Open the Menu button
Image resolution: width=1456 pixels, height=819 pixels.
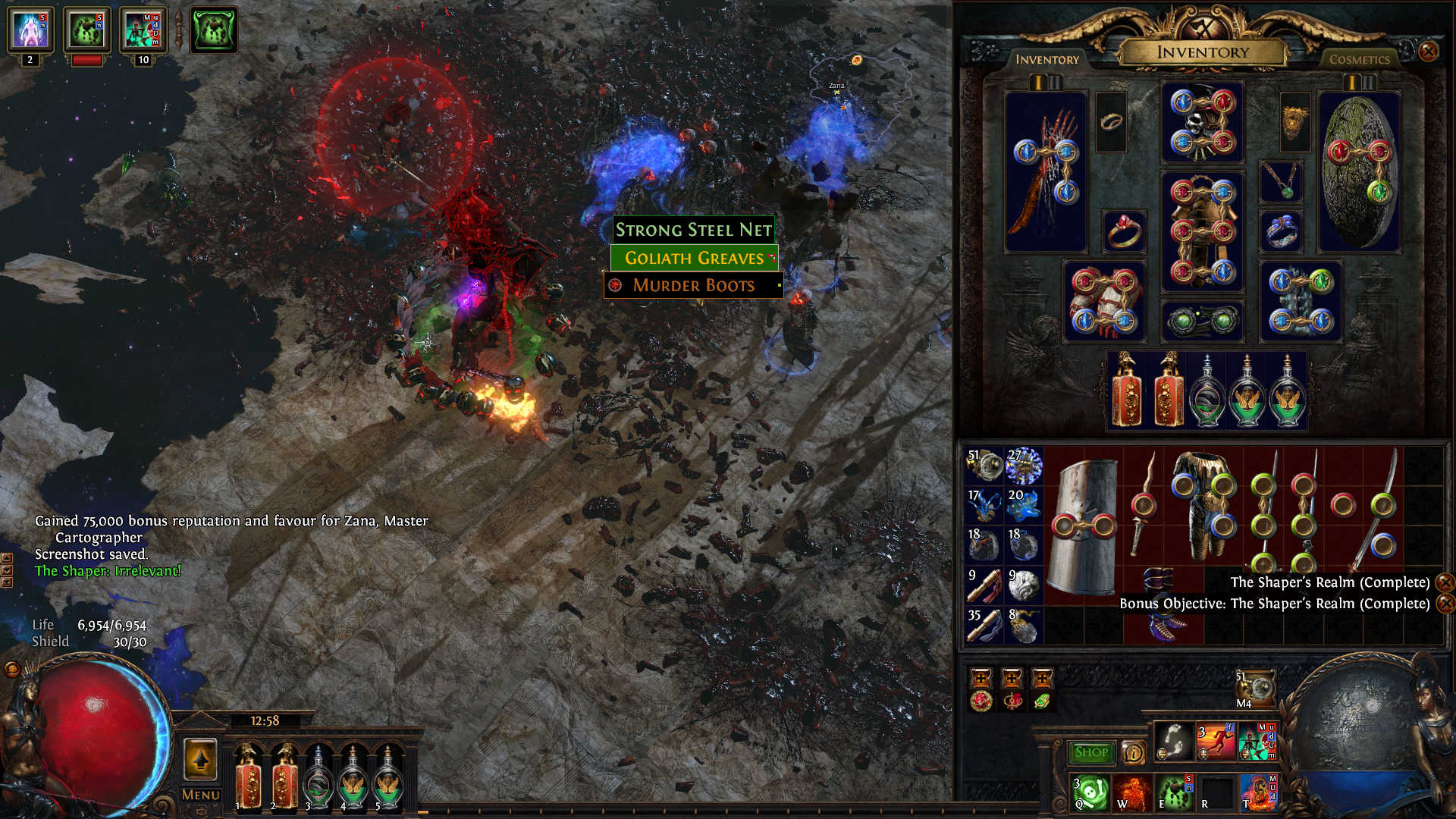click(200, 795)
